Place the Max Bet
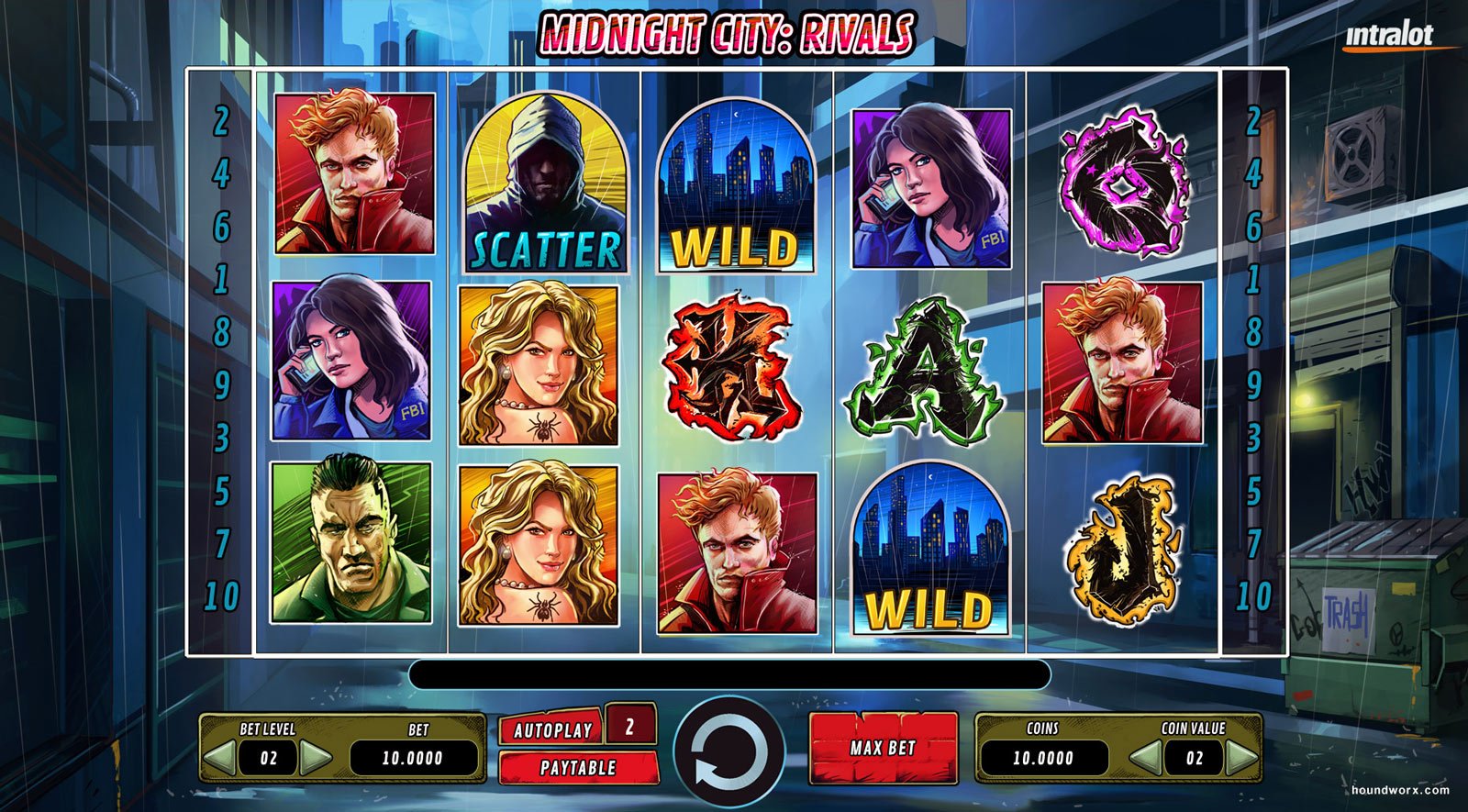Viewport: 1468px width, 812px height. click(883, 748)
